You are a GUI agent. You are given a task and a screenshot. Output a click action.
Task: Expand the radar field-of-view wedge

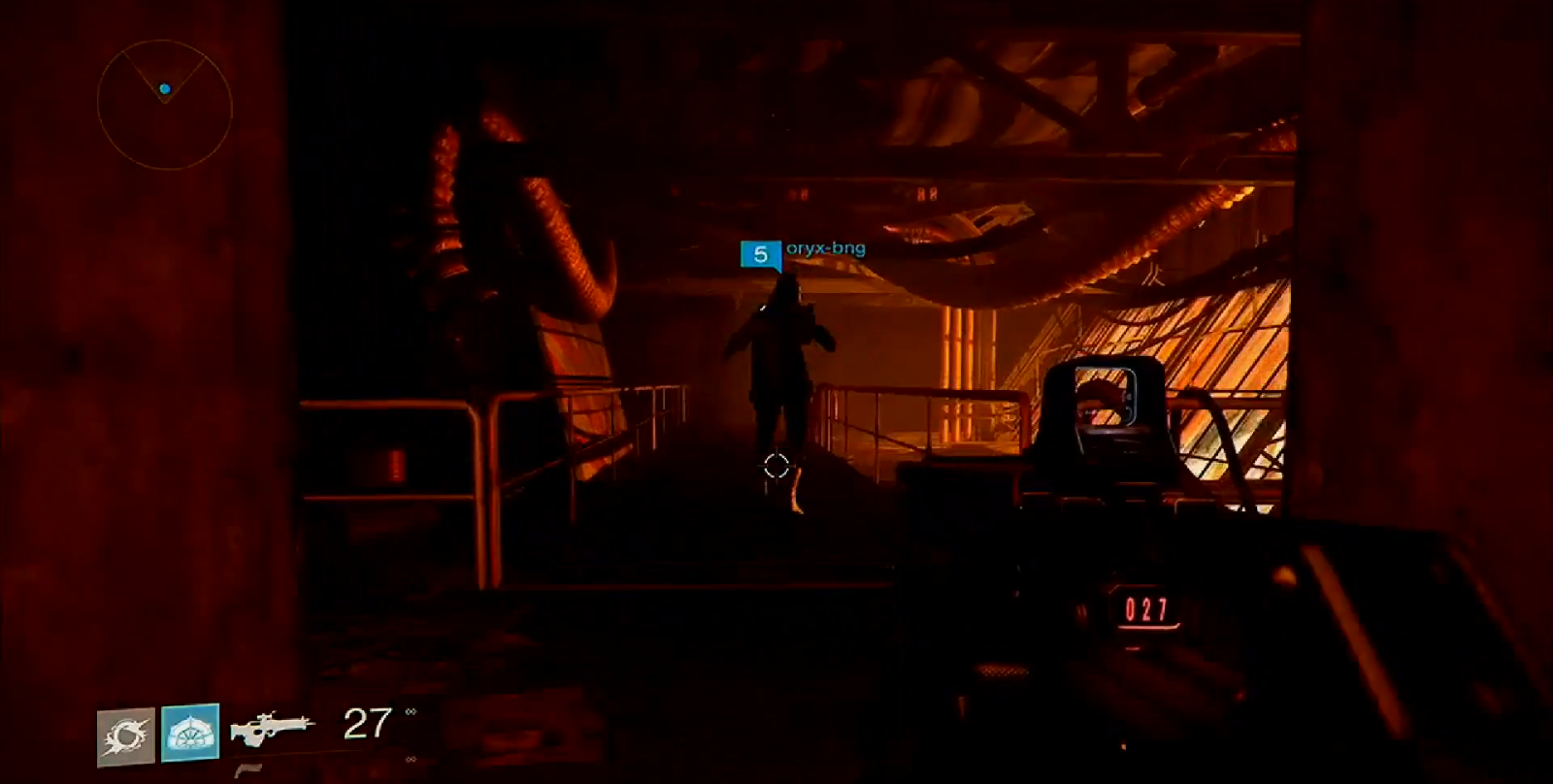coord(166,65)
